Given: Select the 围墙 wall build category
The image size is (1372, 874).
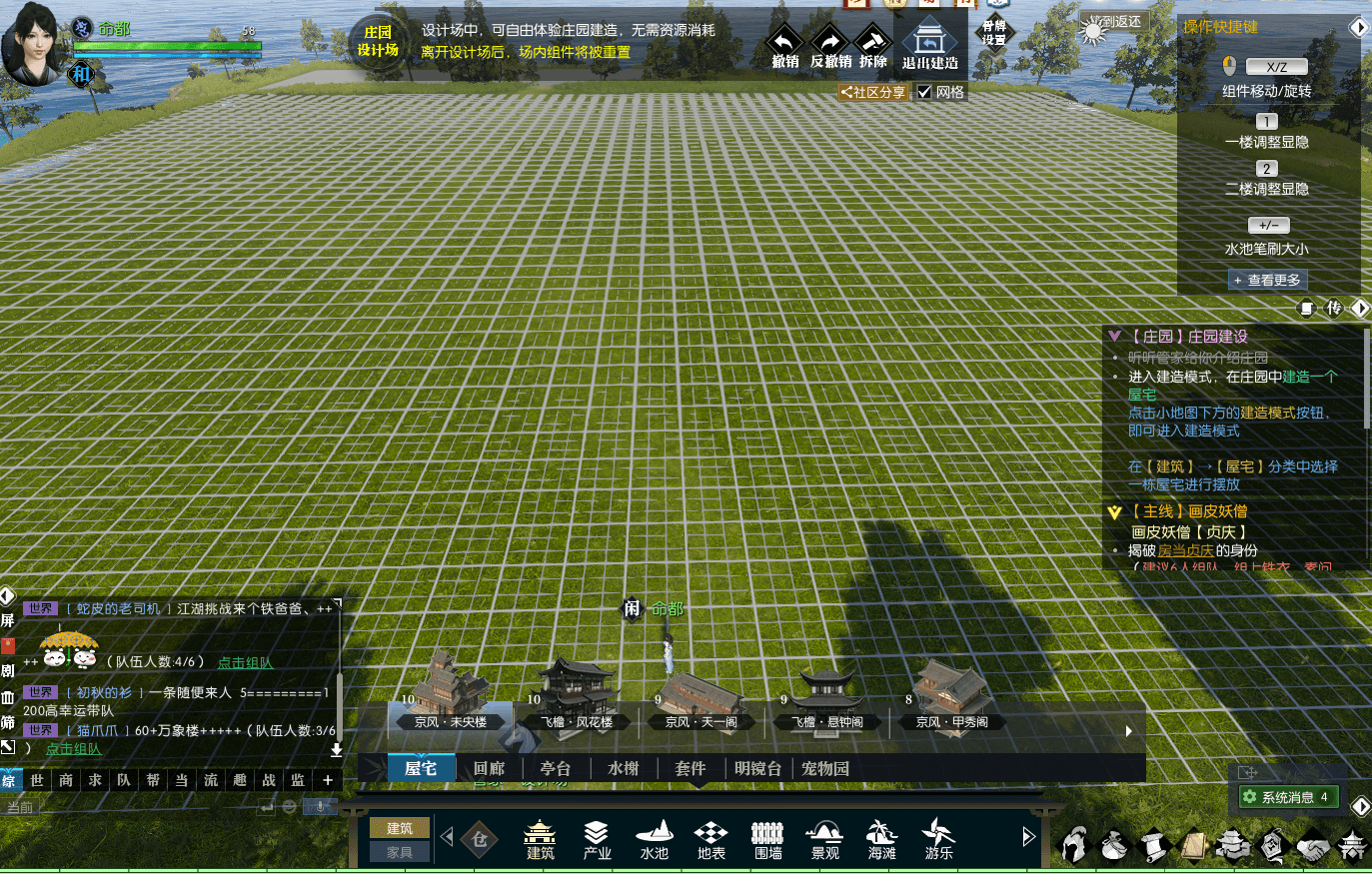Looking at the screenshot, I should pyautogui.click(x=767, y=839).
